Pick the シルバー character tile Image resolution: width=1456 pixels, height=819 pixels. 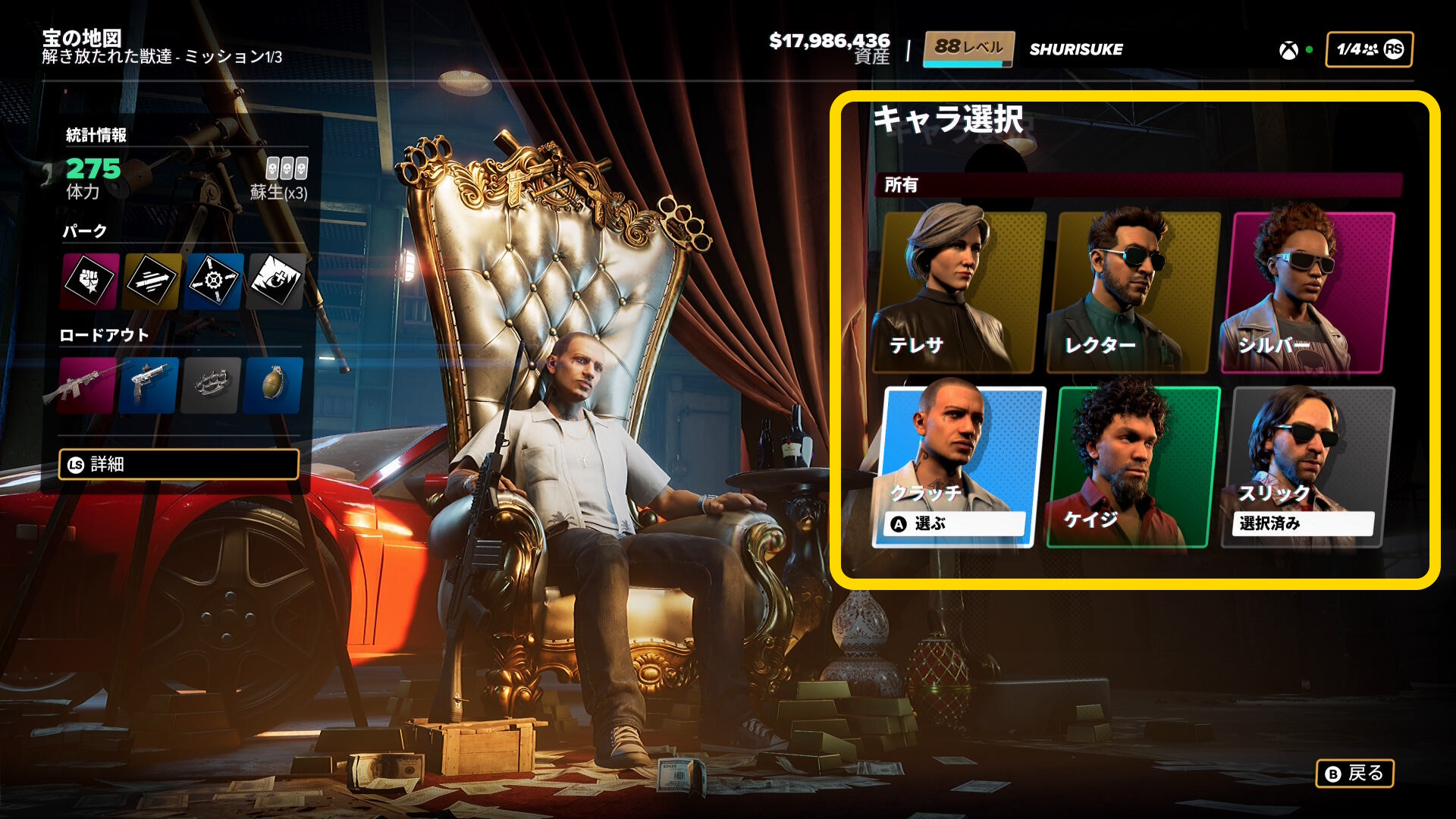click(x=1308, y=292)
